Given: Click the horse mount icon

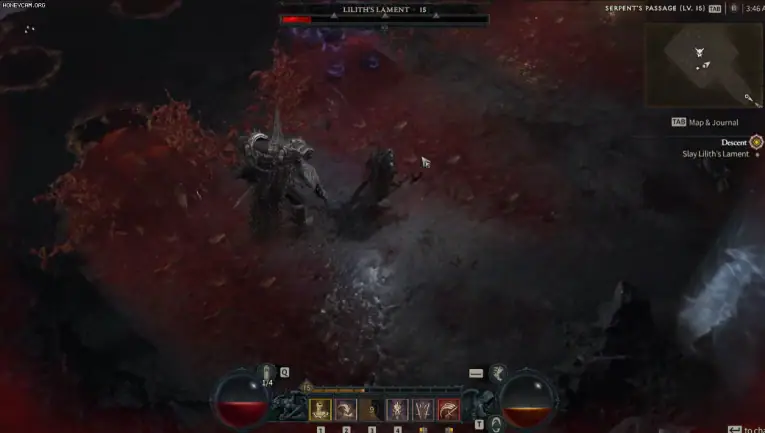Looking at the screenshot, I should [497, 373].
